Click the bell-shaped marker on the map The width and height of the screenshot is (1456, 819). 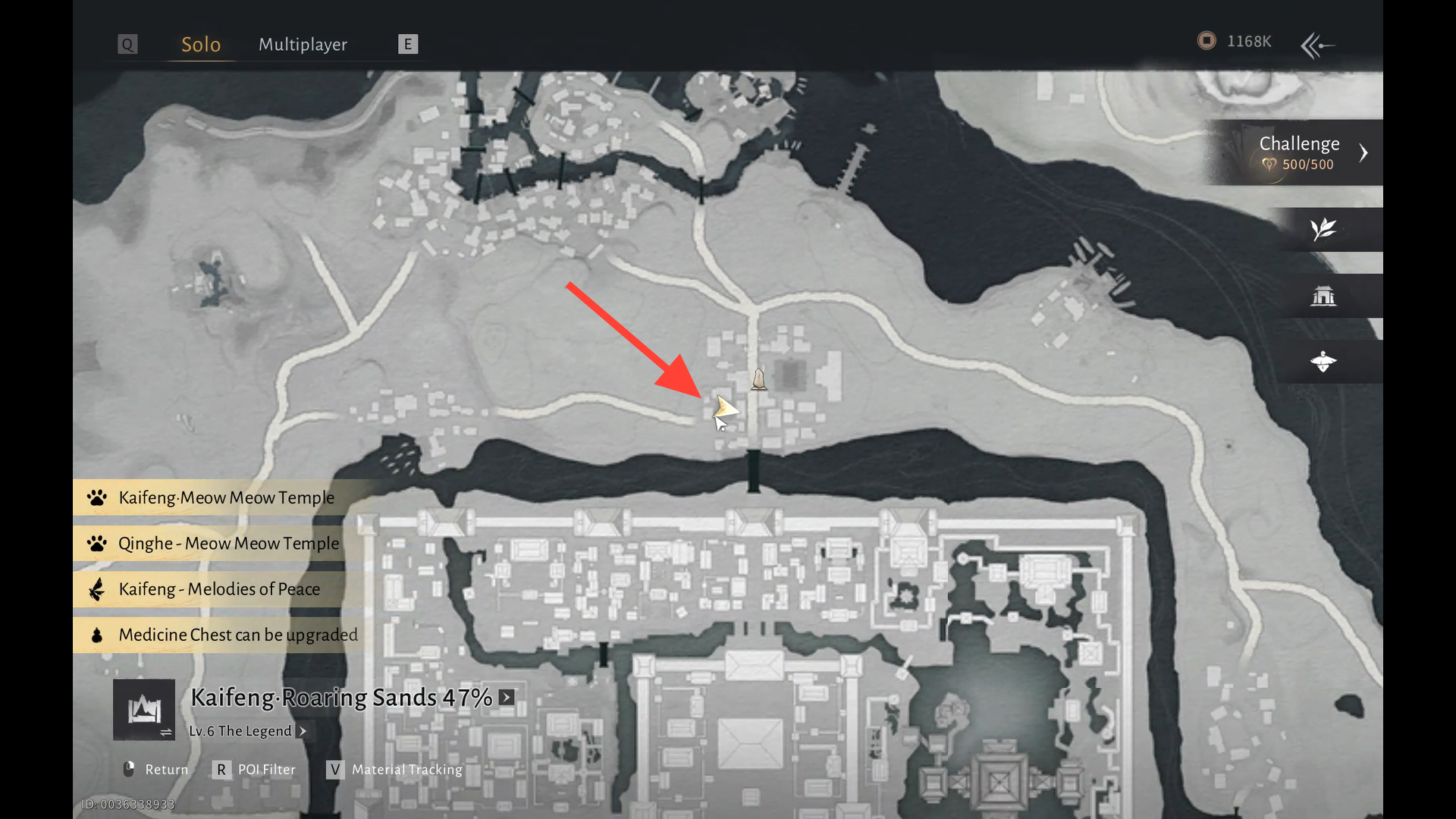point(758,378)
